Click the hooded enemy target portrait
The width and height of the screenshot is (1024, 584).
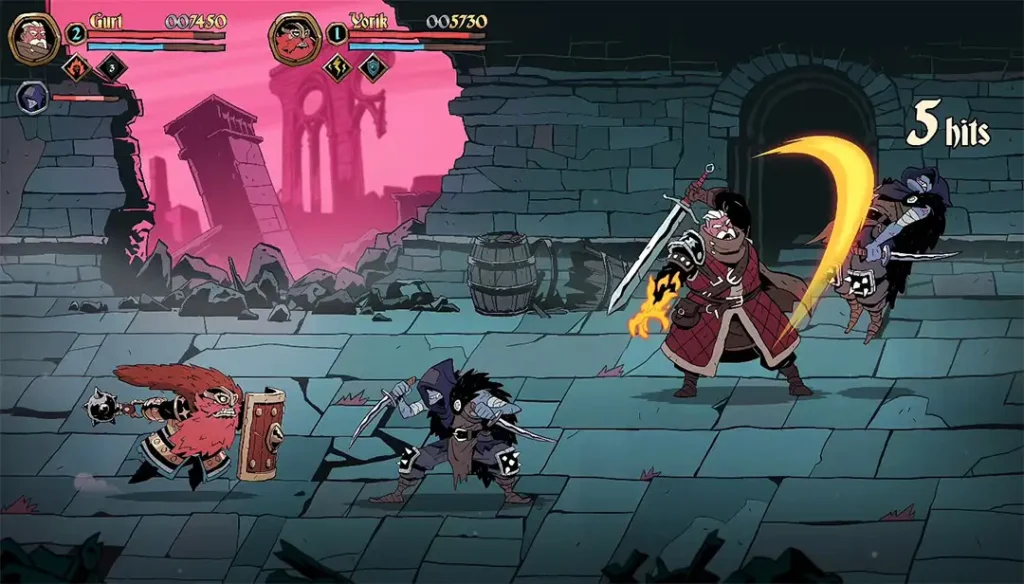pyautogui.click(x=32, y=98)
